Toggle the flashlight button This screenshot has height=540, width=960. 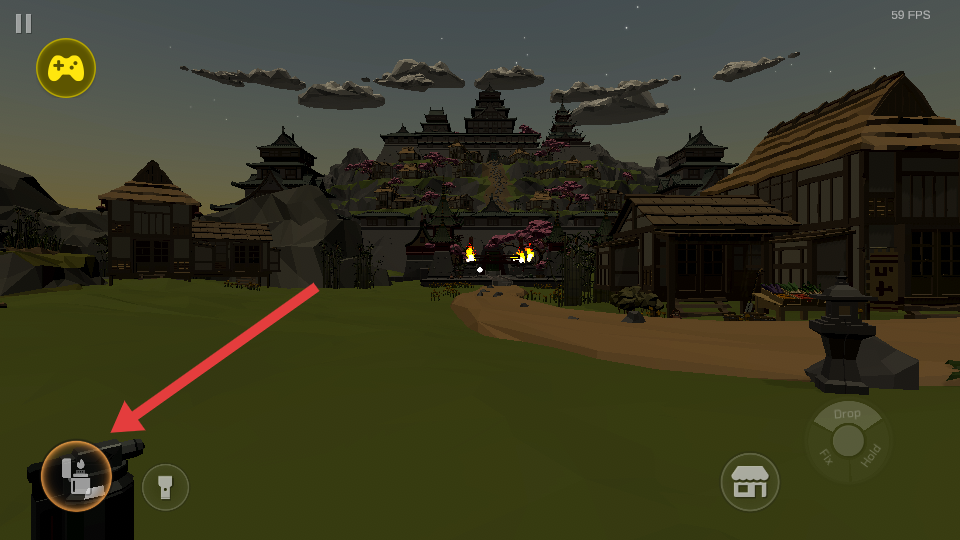point(165,487)
